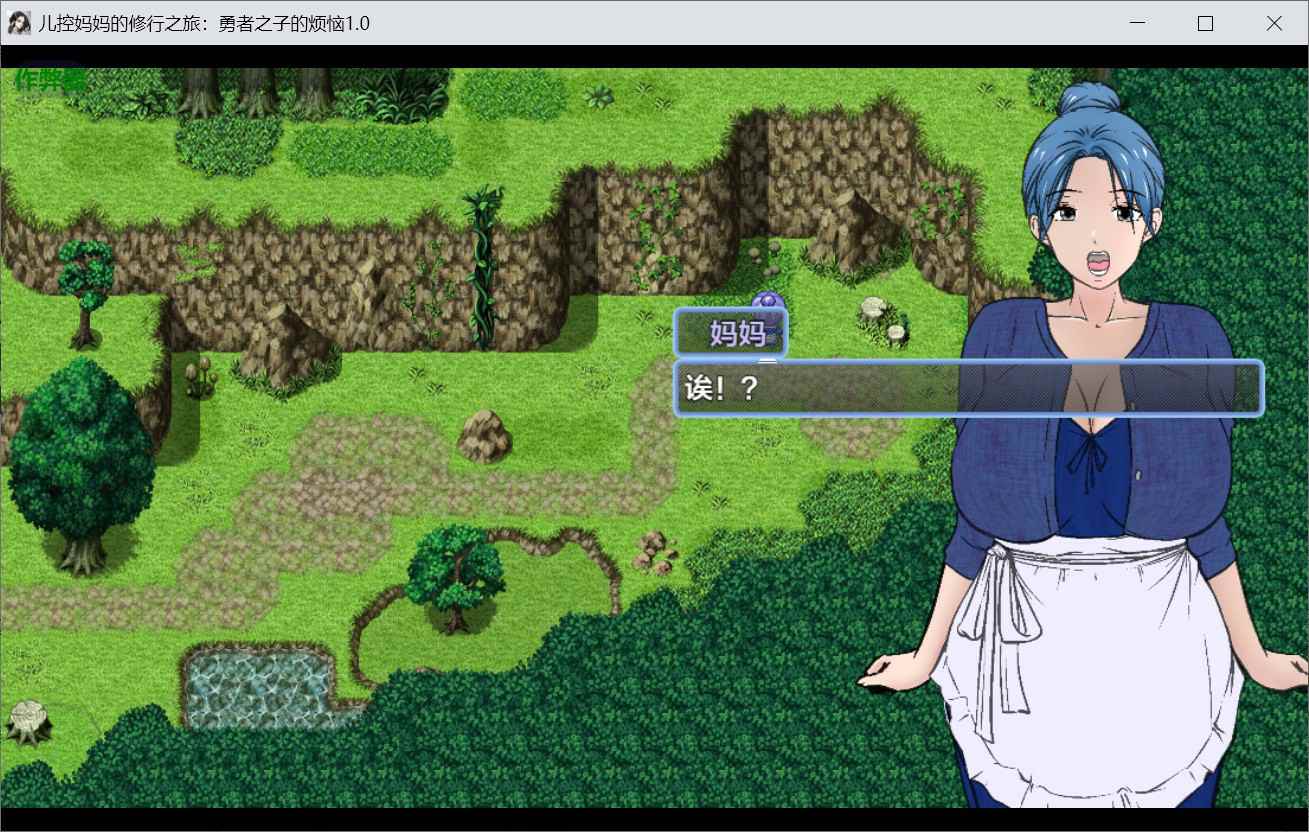
Task: Open the 作弊器 cheat menu
Action: click(x=50, y=81)
